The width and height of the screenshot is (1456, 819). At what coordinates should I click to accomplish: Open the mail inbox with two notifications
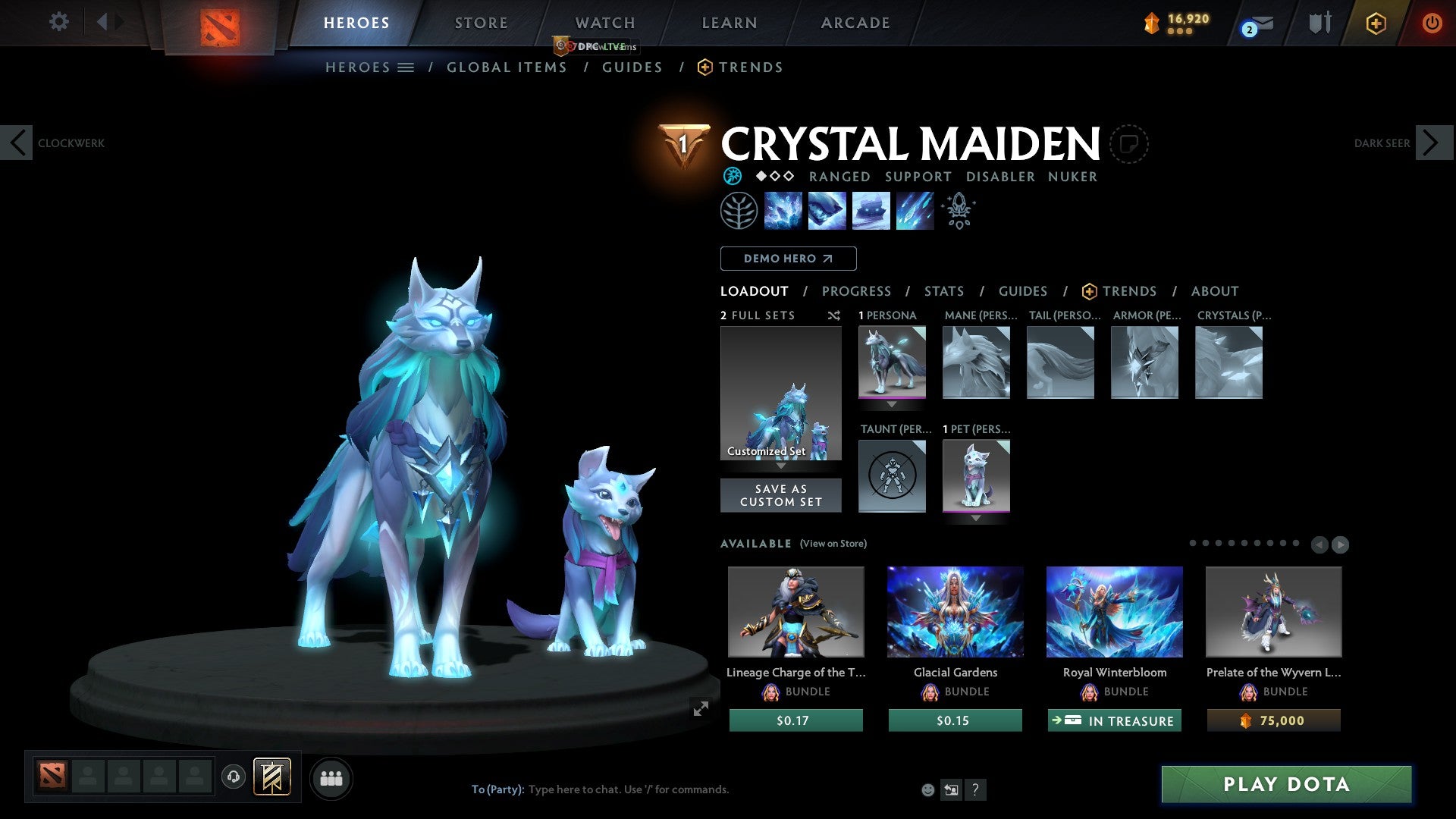pyautogui.click(x=1253, y=24)
